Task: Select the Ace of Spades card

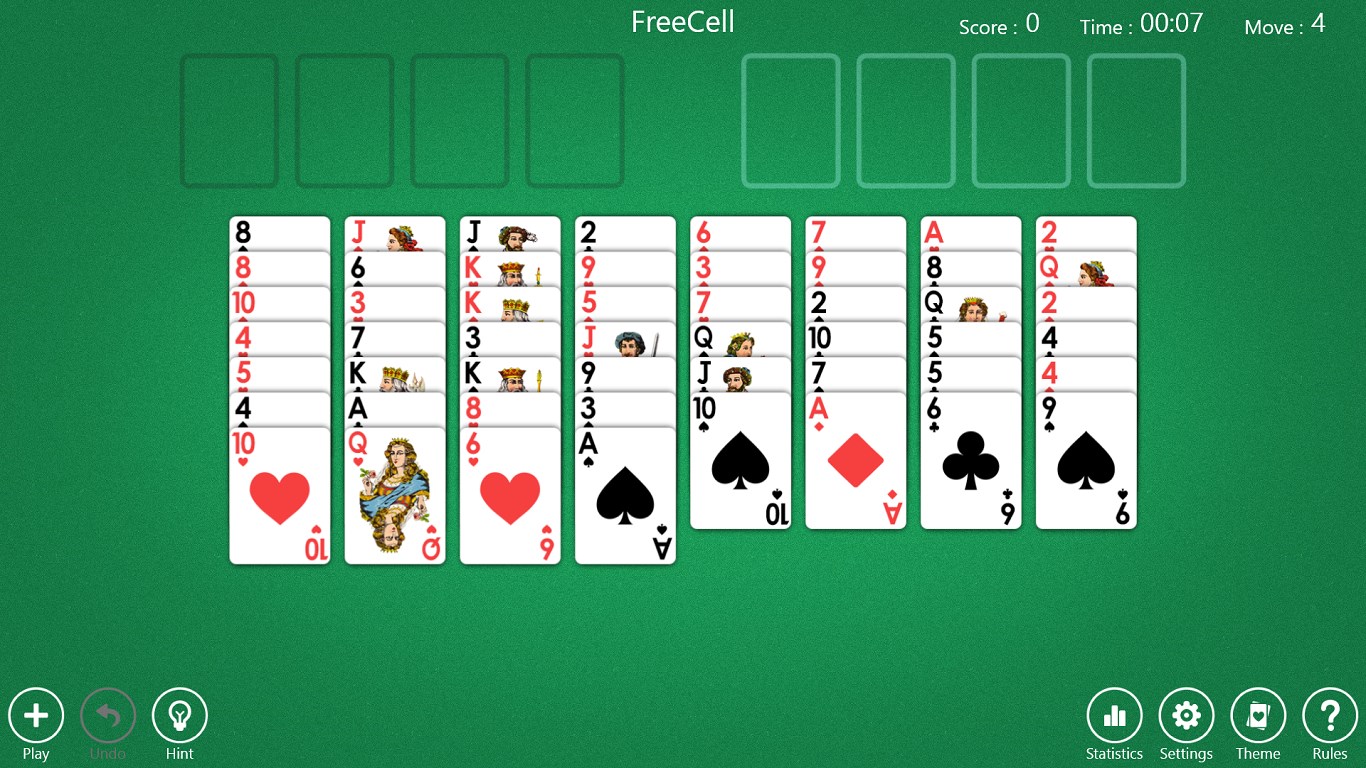Action: 625,495
